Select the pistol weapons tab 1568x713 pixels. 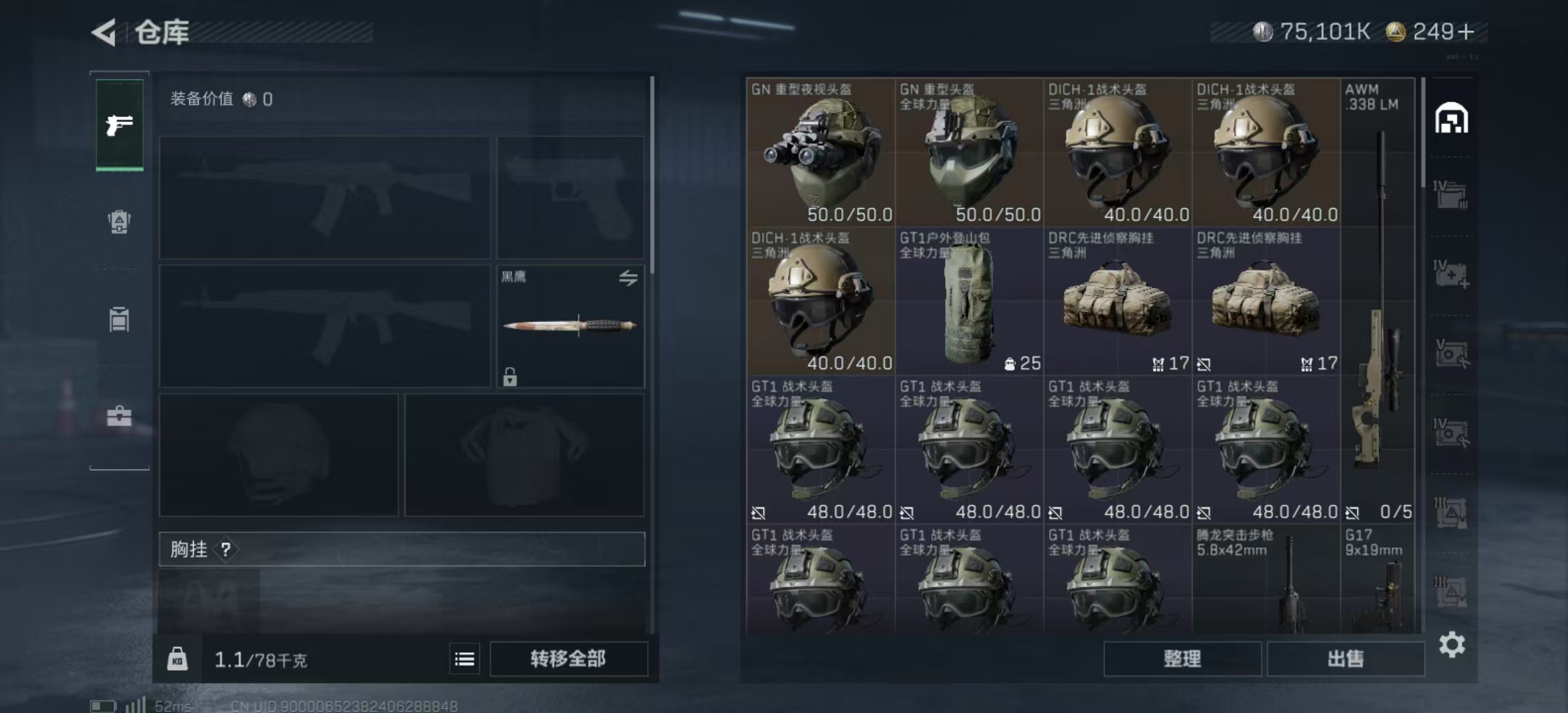(x=119, y=125)
